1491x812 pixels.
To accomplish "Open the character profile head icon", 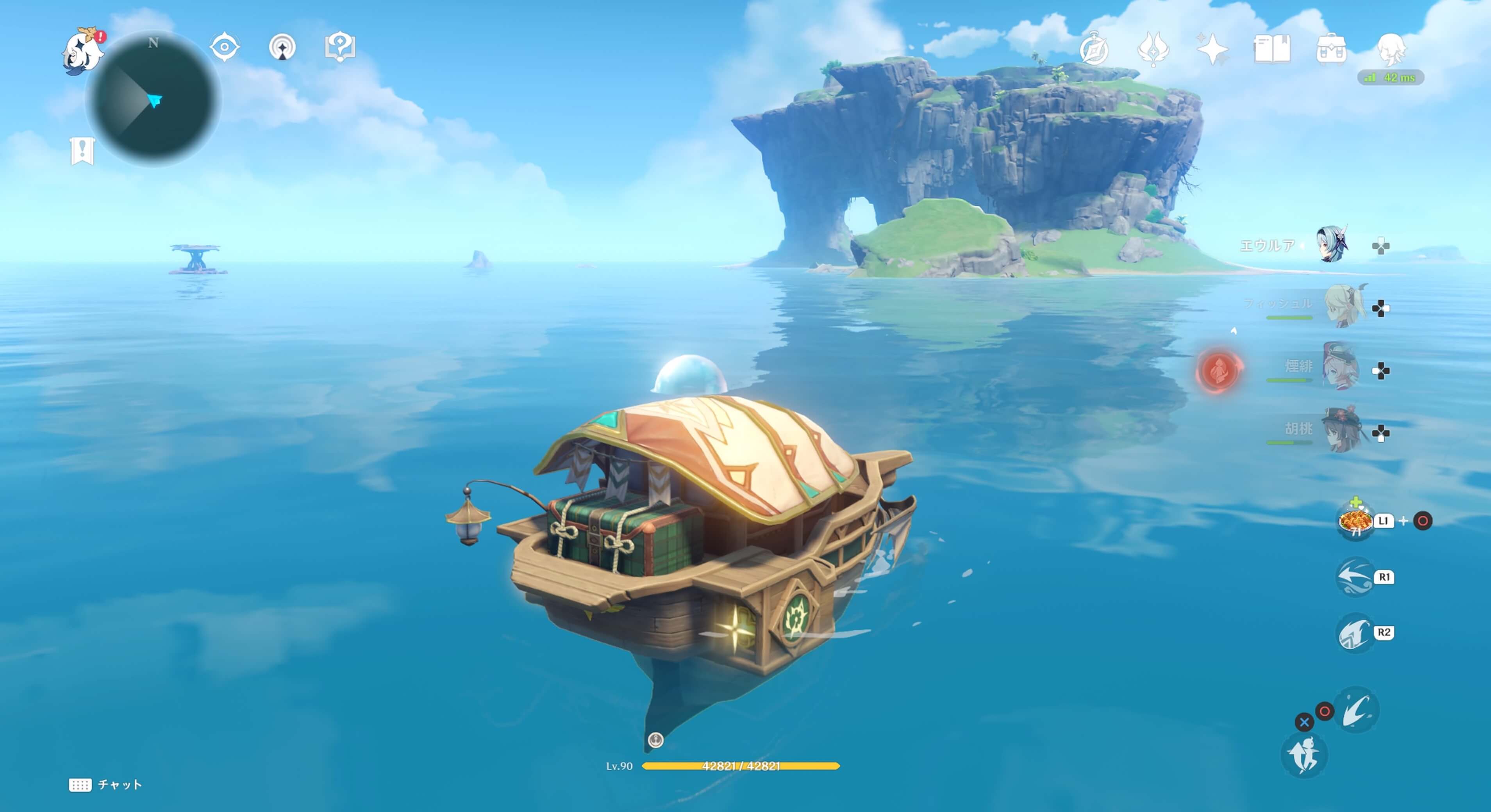I will point(1391,48).
